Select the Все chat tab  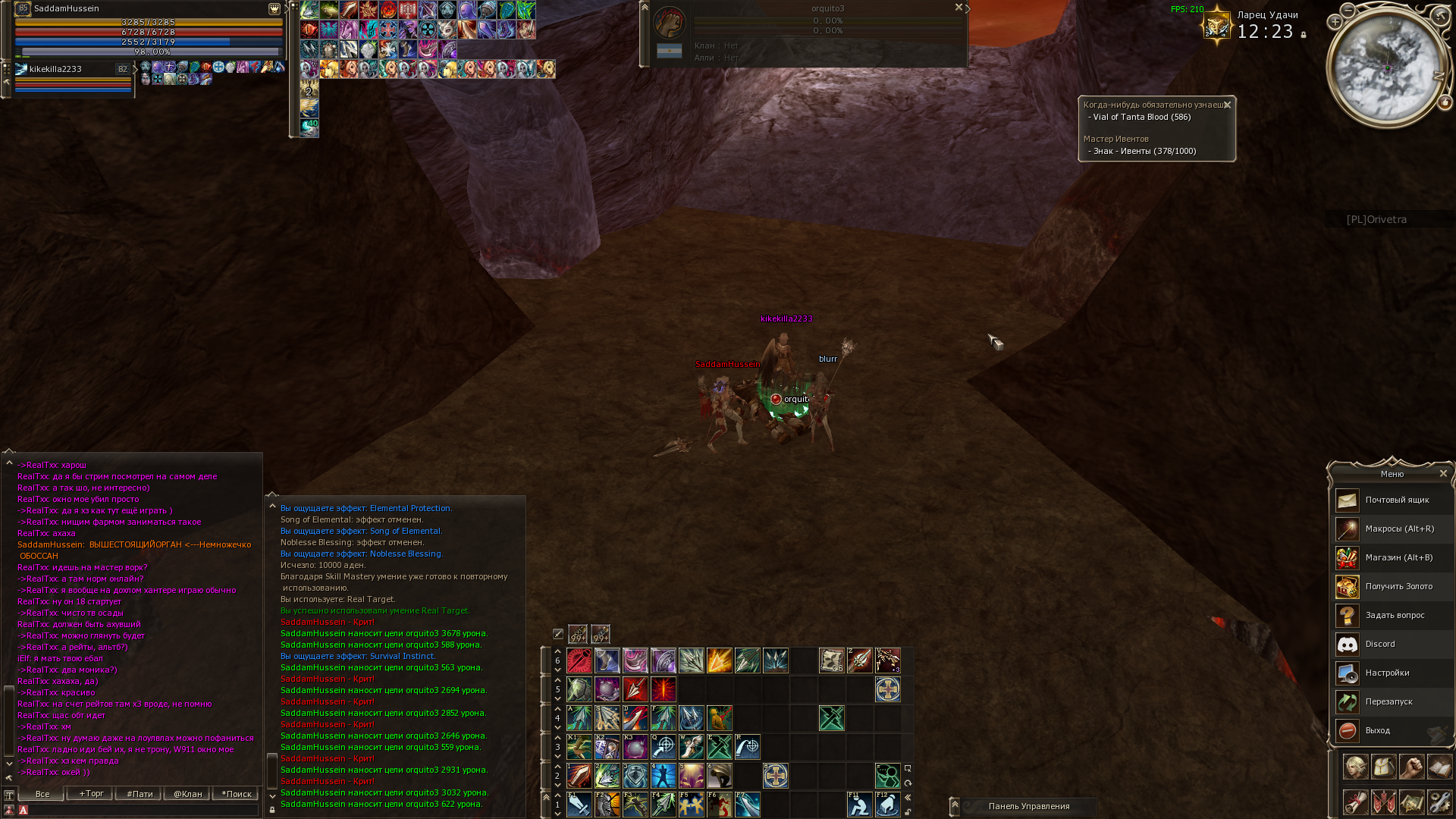pos(42,794)
